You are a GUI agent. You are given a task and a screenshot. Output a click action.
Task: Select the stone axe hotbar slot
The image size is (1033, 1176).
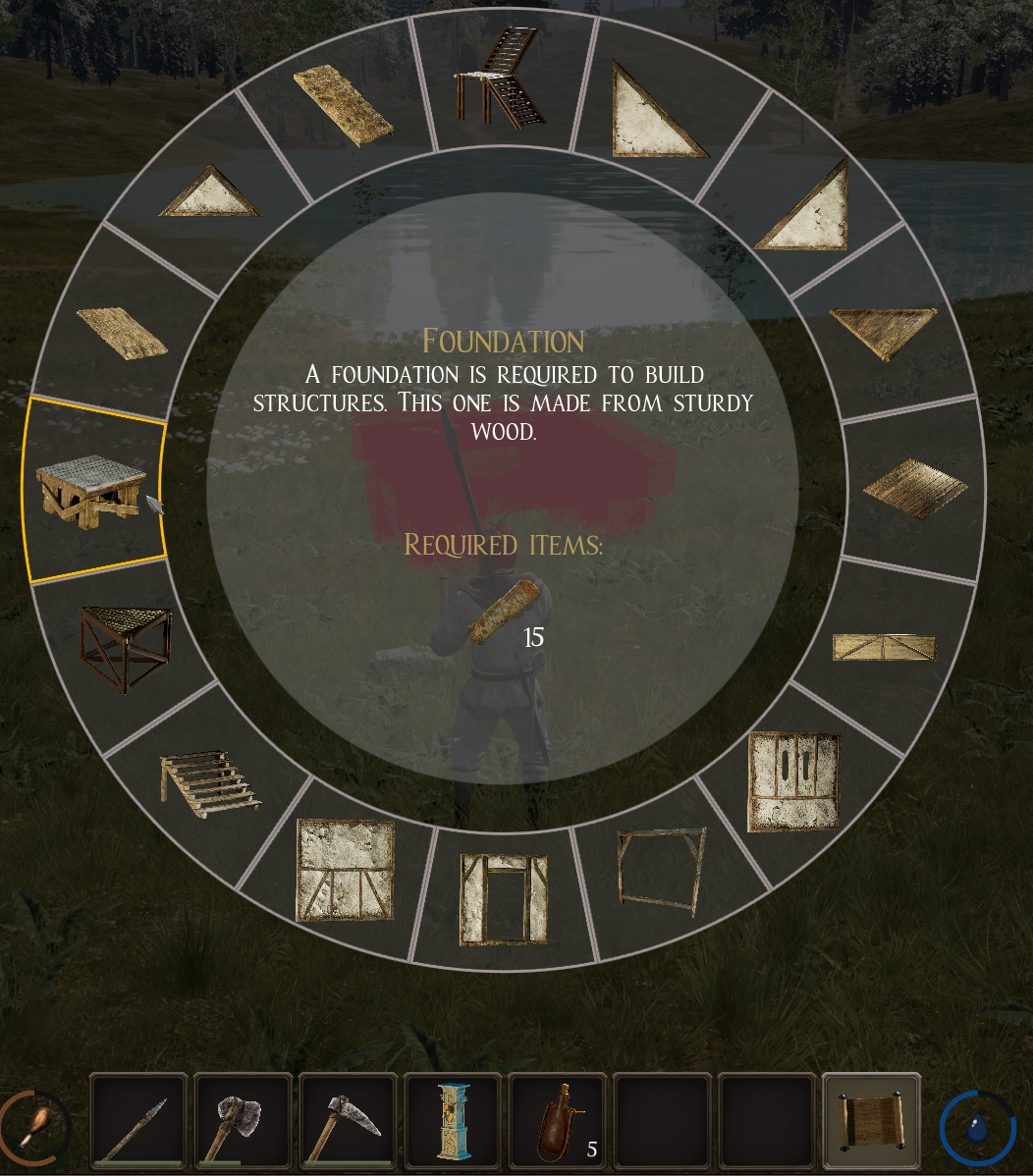[x=244, y=1122]
